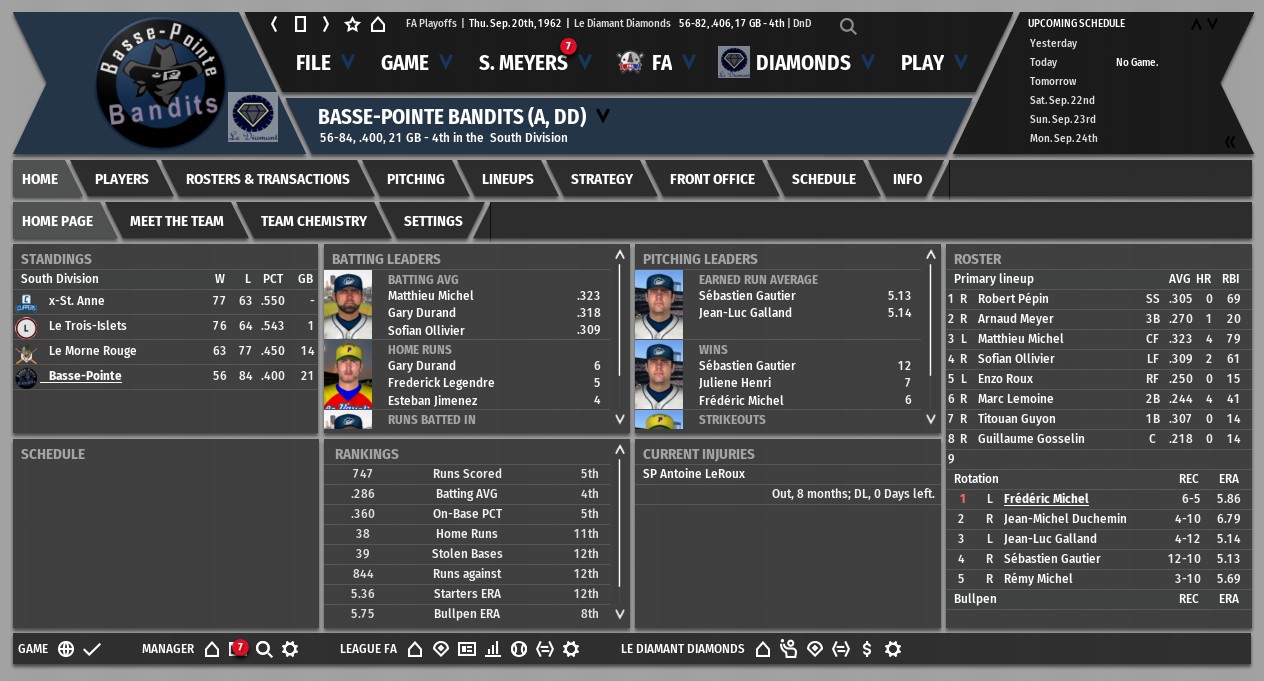This screenshot has width=1264, height=681.
Task: Open the MEET THE TEAM subtab
Action: [176, 221]
